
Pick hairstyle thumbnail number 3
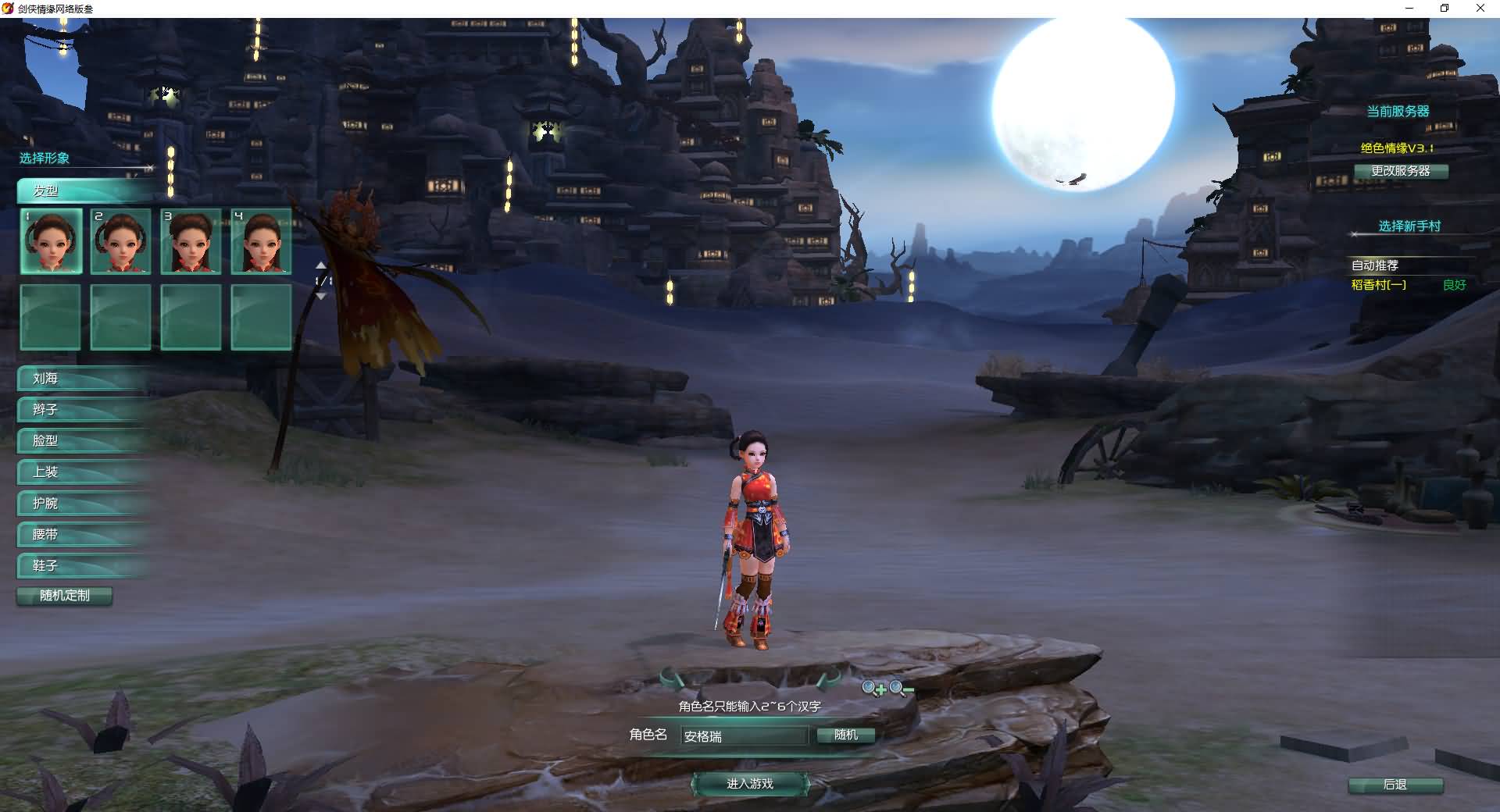coord(191,240)
